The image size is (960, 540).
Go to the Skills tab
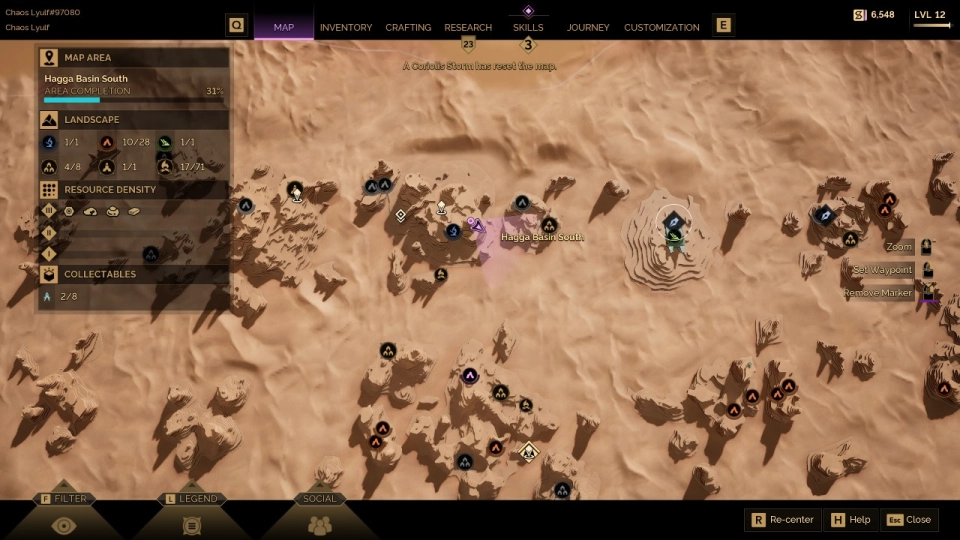tap(528, 27)
